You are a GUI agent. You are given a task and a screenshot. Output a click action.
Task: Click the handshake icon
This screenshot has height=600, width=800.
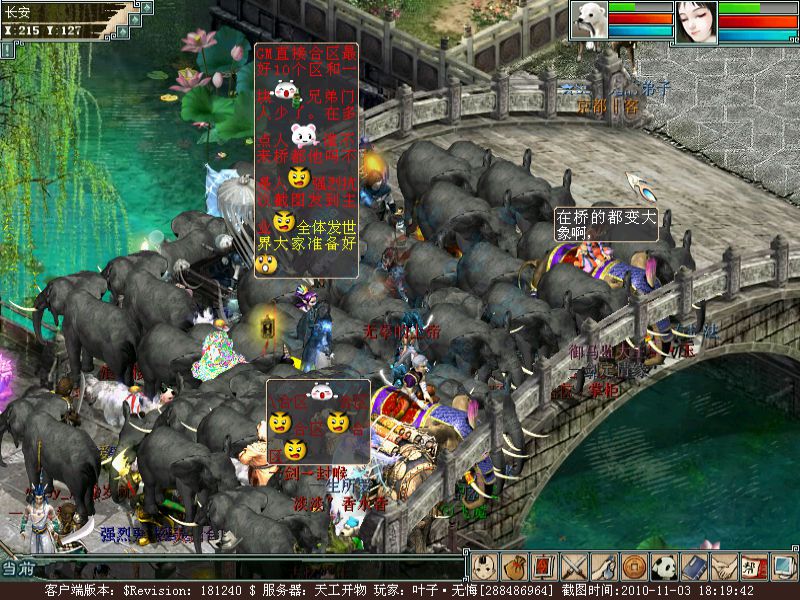(724, 568)
